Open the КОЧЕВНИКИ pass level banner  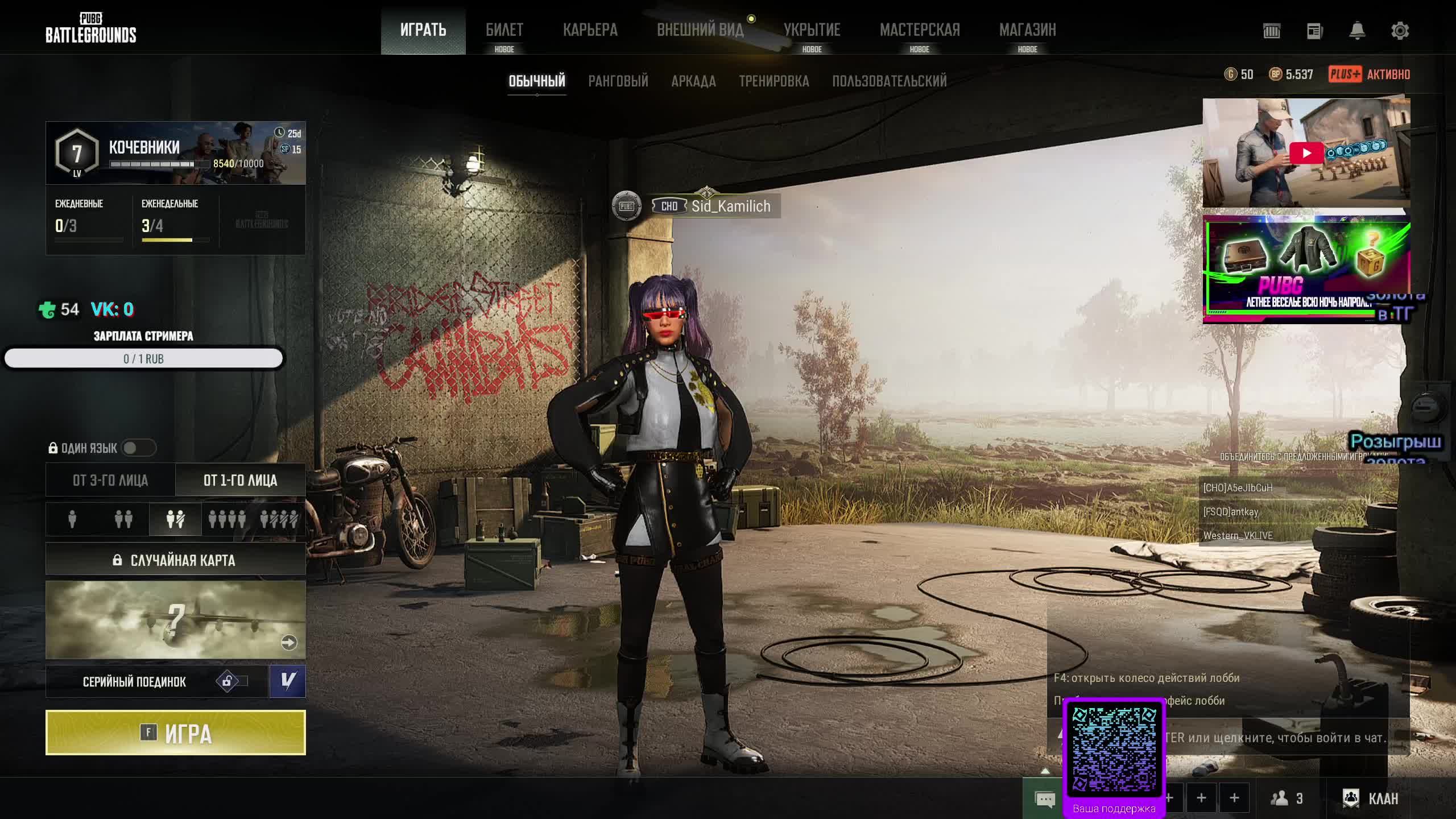(175, 153)
